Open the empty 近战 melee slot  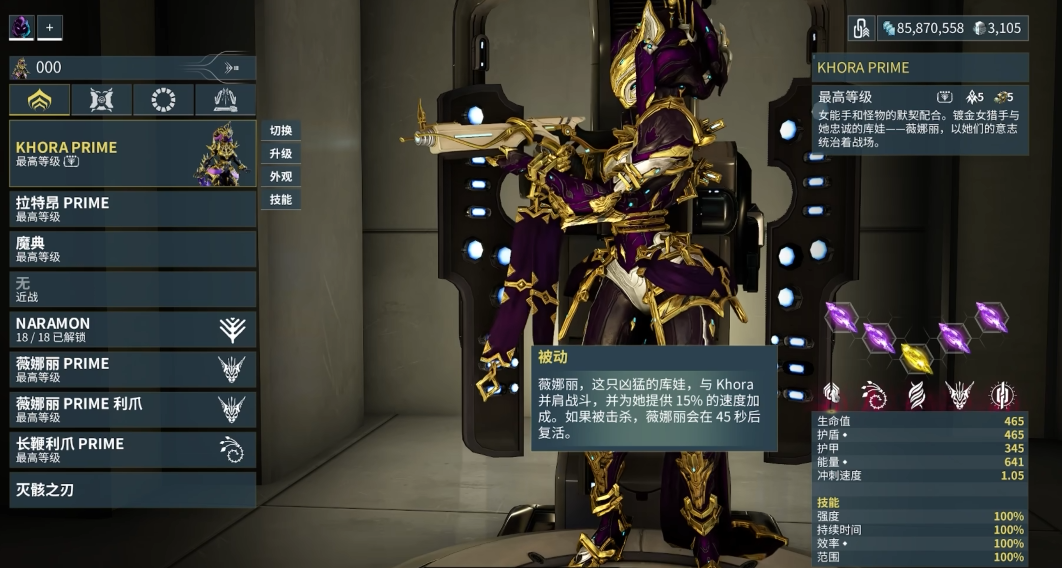(x=132, y=289)
